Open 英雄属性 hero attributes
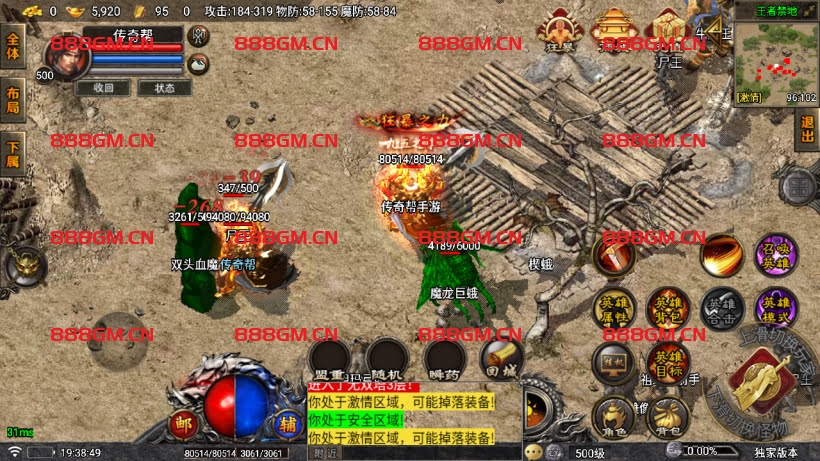 (x=614, y=307)
